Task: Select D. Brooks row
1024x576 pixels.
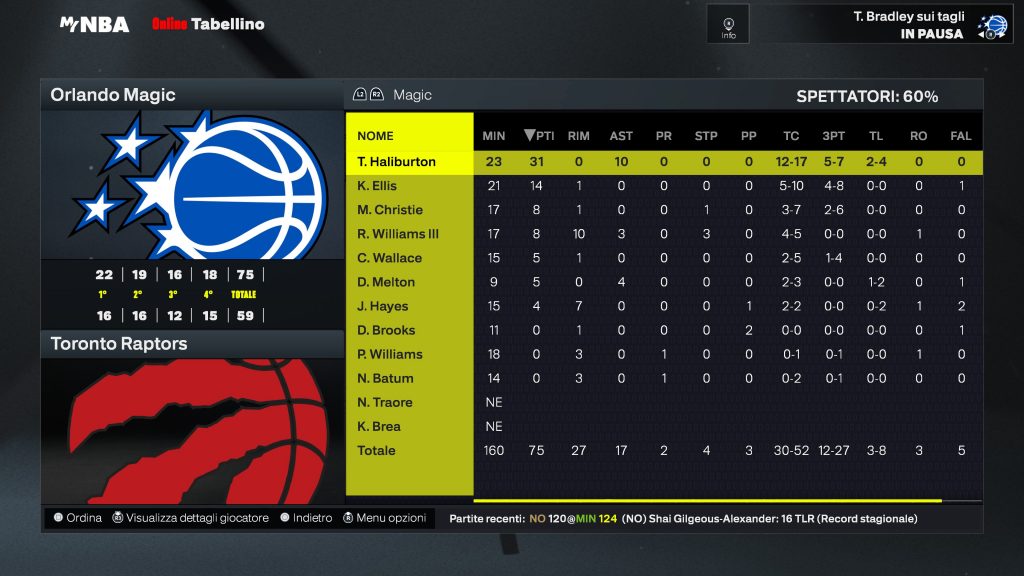Action: [386, 330]
